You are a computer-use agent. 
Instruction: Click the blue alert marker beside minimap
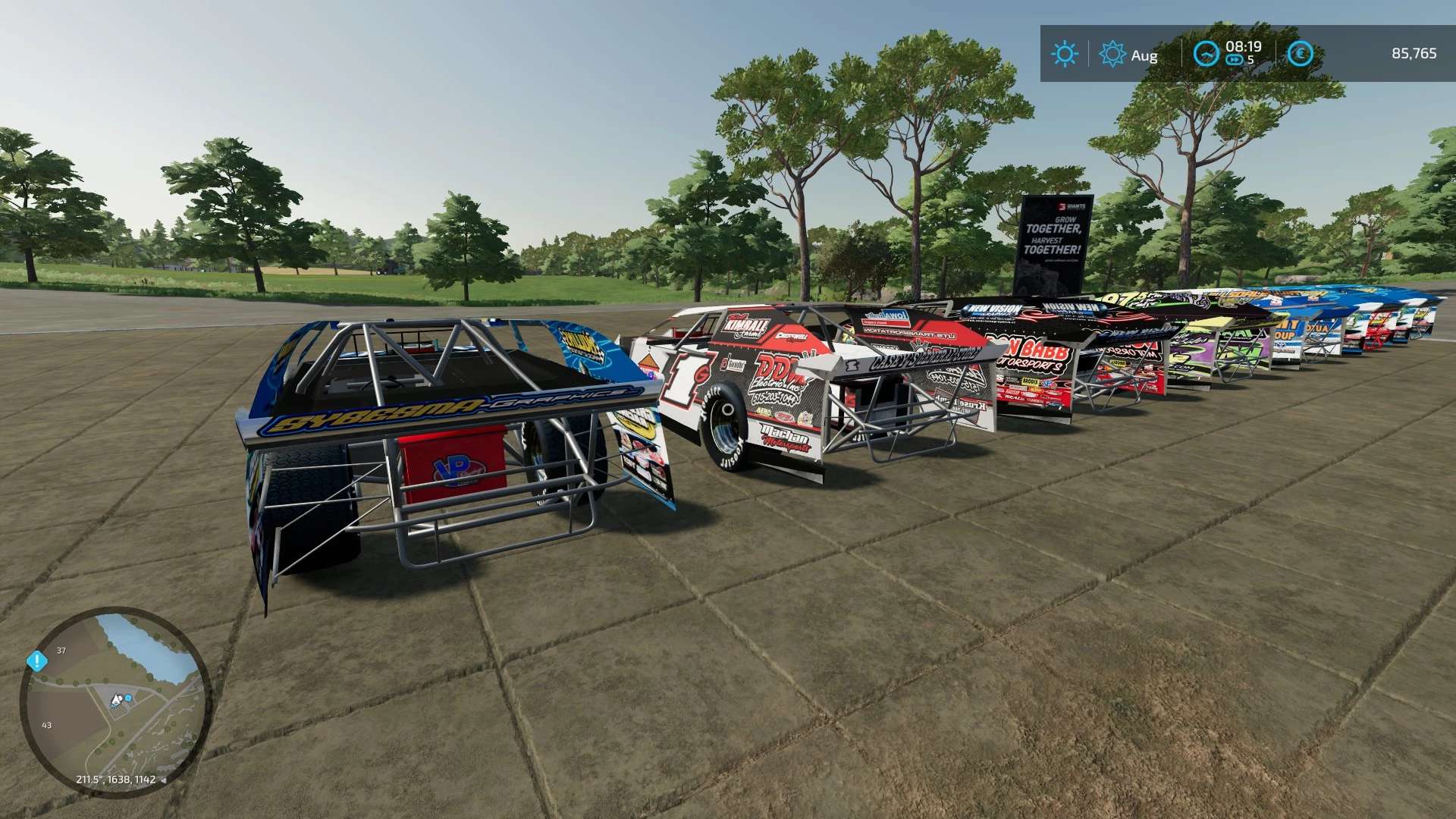point(36,661)
